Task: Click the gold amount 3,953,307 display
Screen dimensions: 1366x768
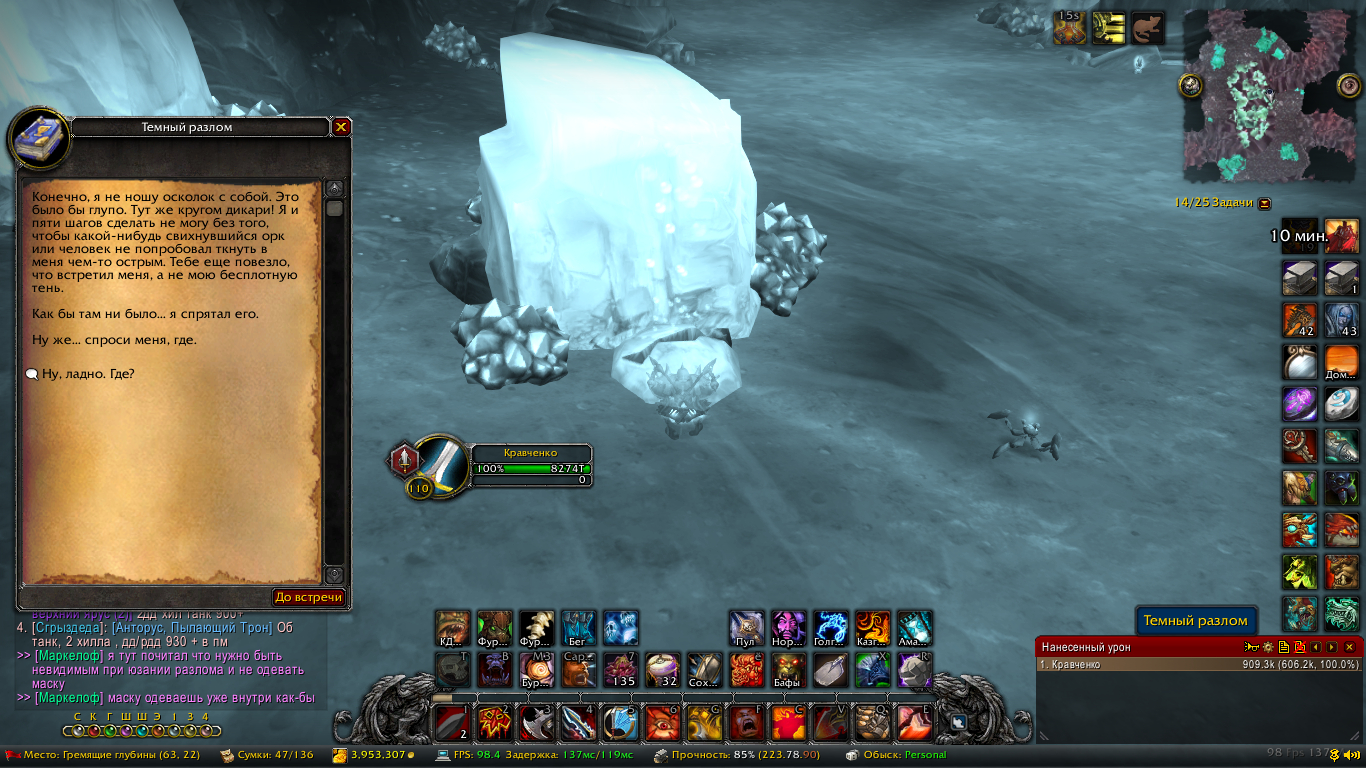Action: (x=375, y=755)
